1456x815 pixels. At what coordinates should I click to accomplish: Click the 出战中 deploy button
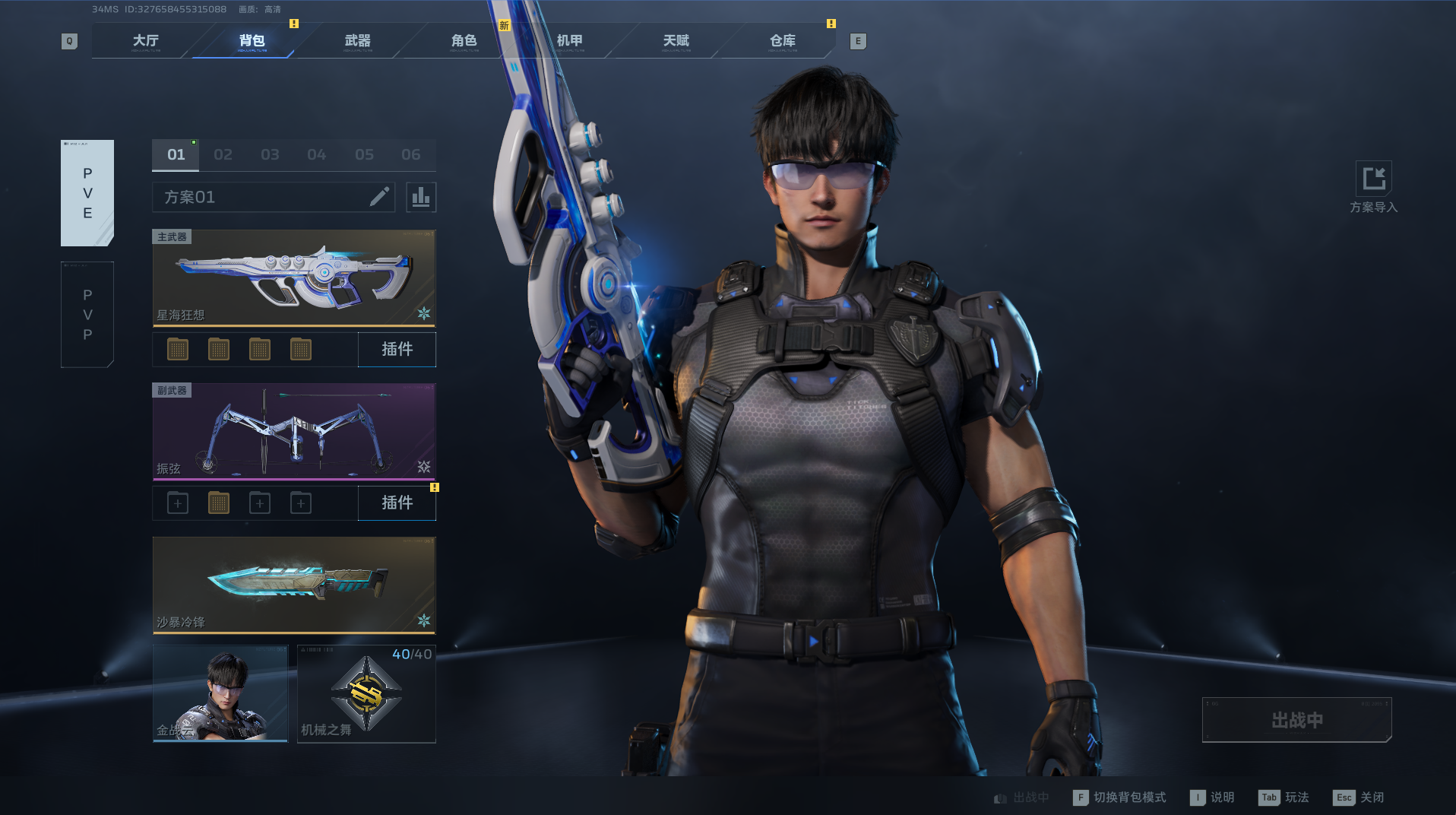1296,720
